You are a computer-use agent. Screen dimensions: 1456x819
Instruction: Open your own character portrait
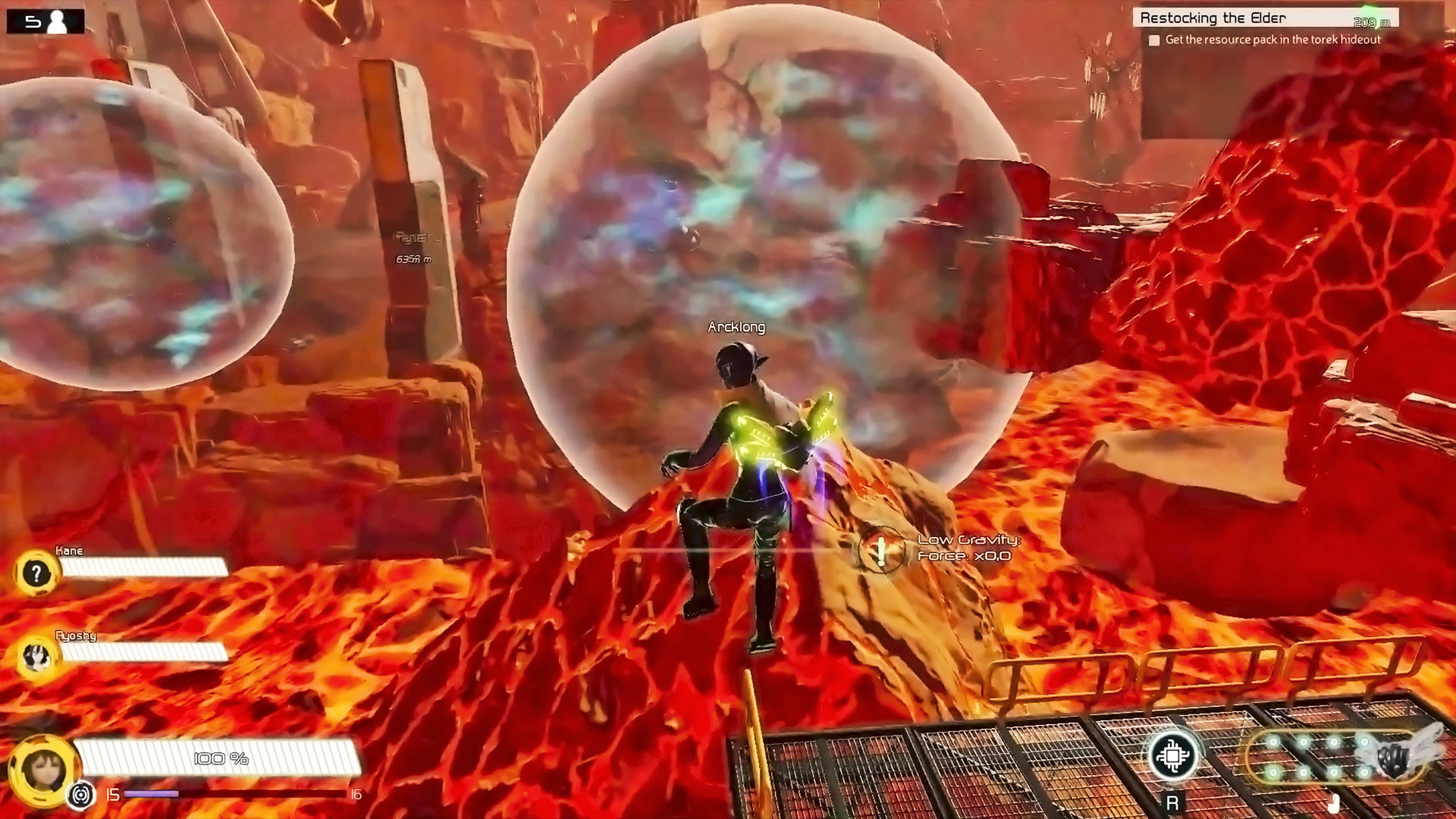[43, 769]
